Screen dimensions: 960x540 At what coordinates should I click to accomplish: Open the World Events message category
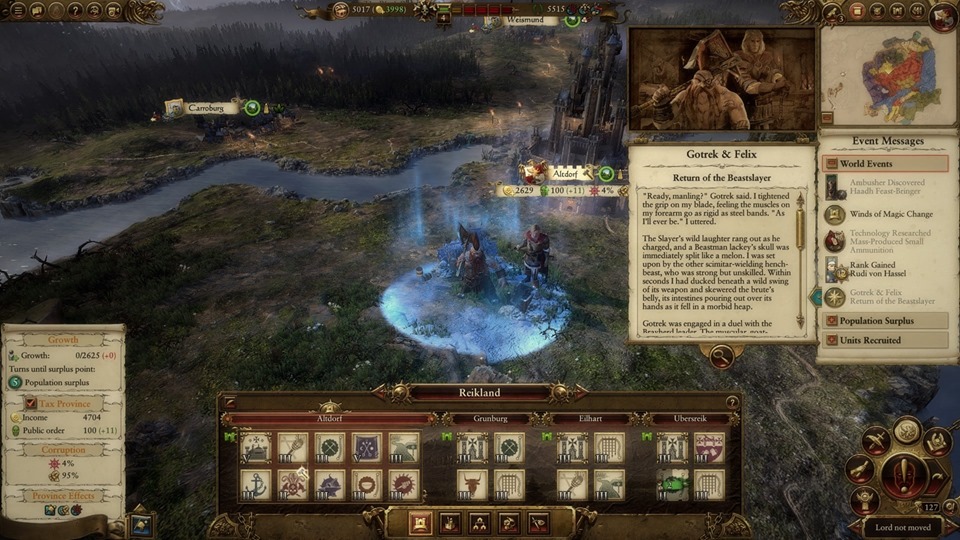tap(885, 163)
